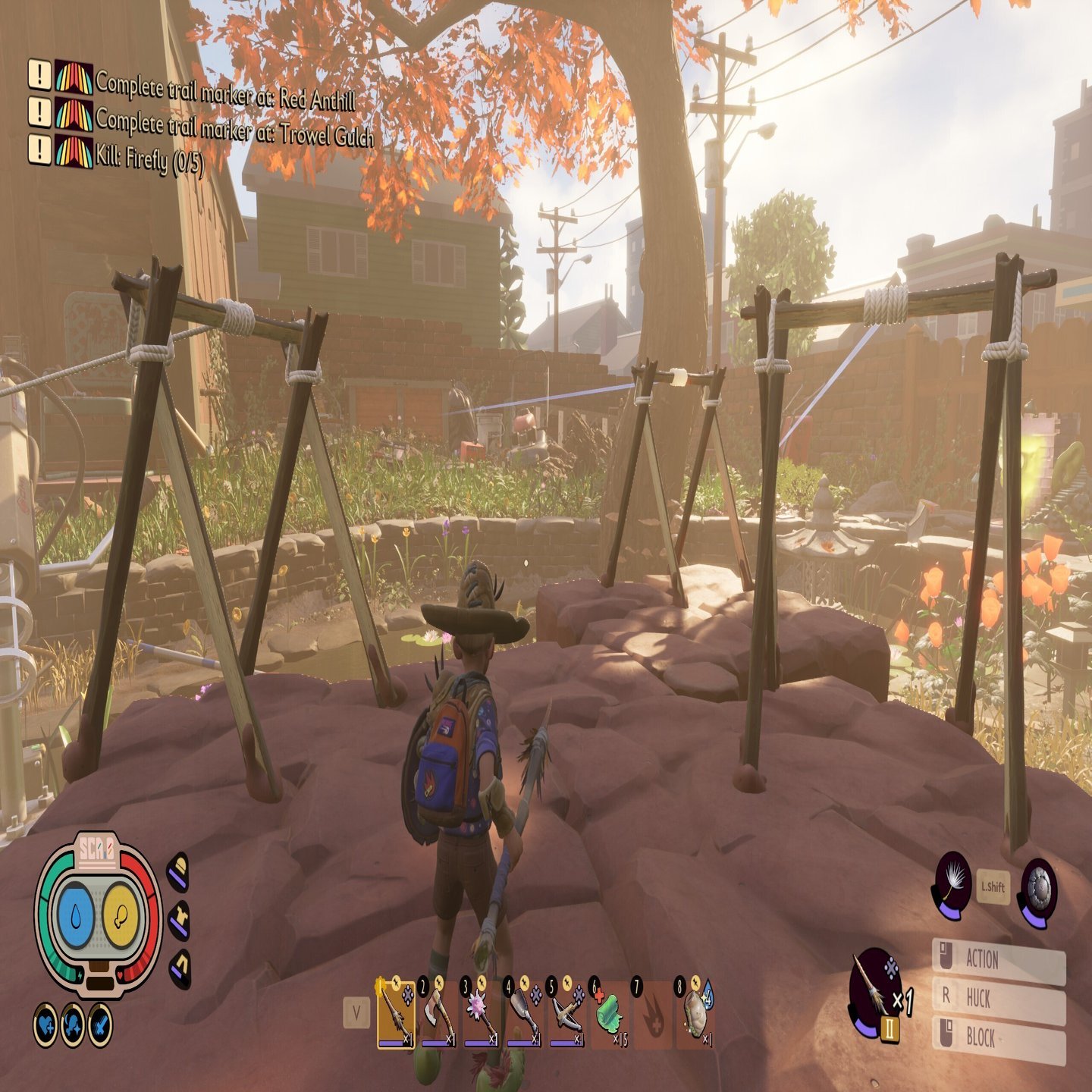Equip the shovel in hotbar slot 4

(x=524, y=1014)
